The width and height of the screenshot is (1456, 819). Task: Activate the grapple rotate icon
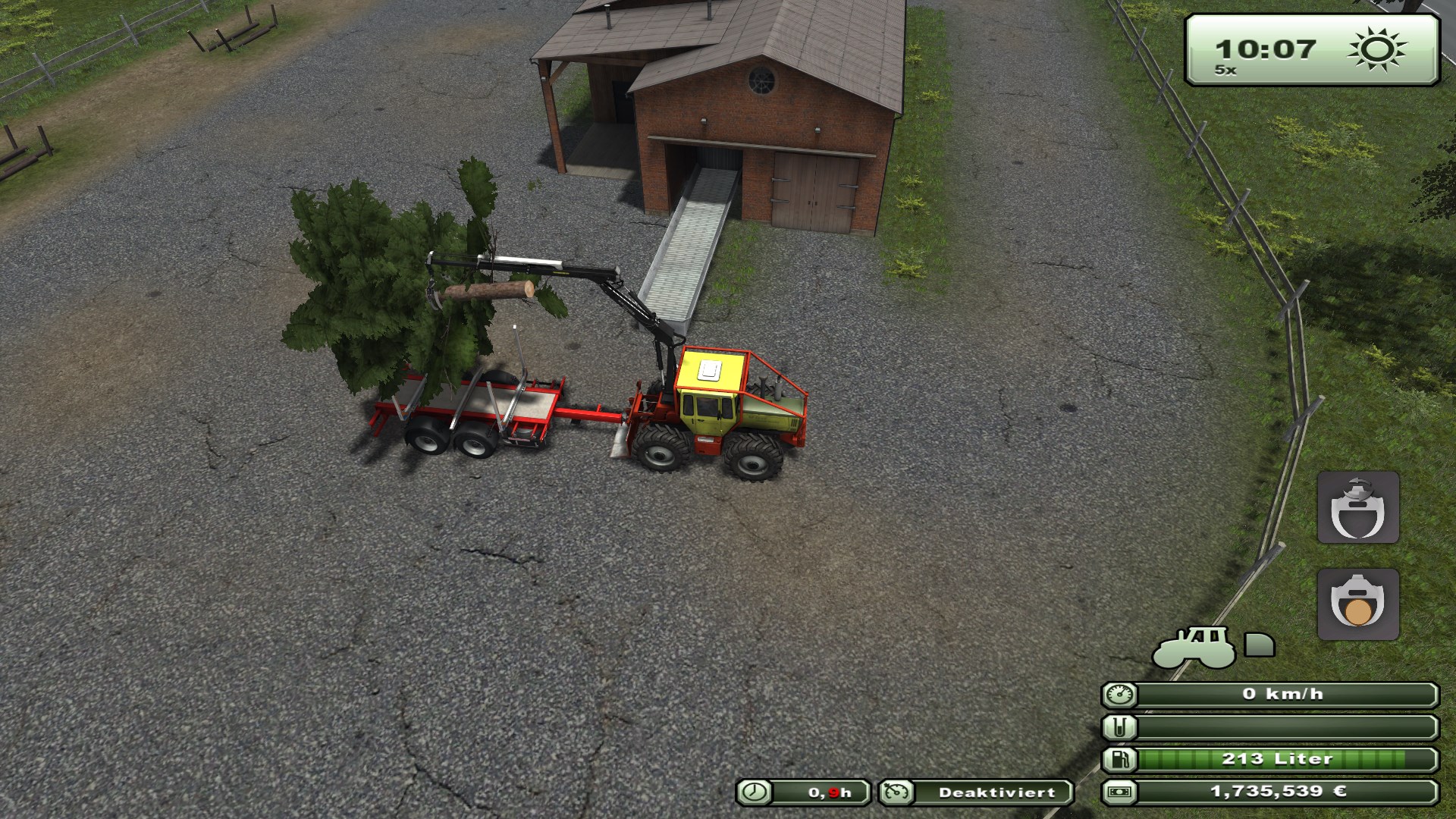coord(1357,507)
